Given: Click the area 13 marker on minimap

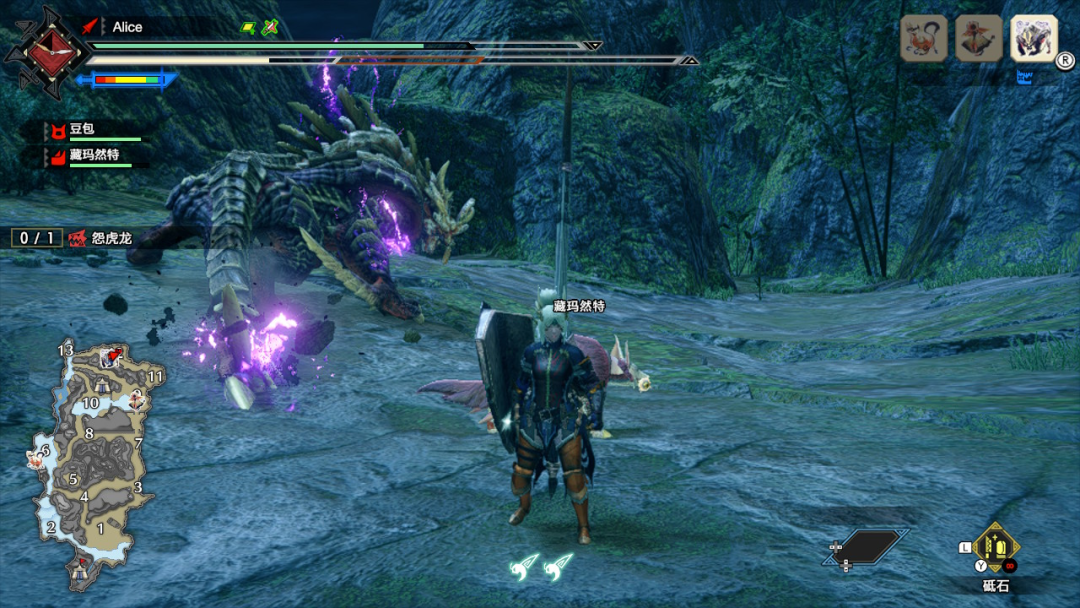Looking at the screenshot, I should [x=66, y=350].
